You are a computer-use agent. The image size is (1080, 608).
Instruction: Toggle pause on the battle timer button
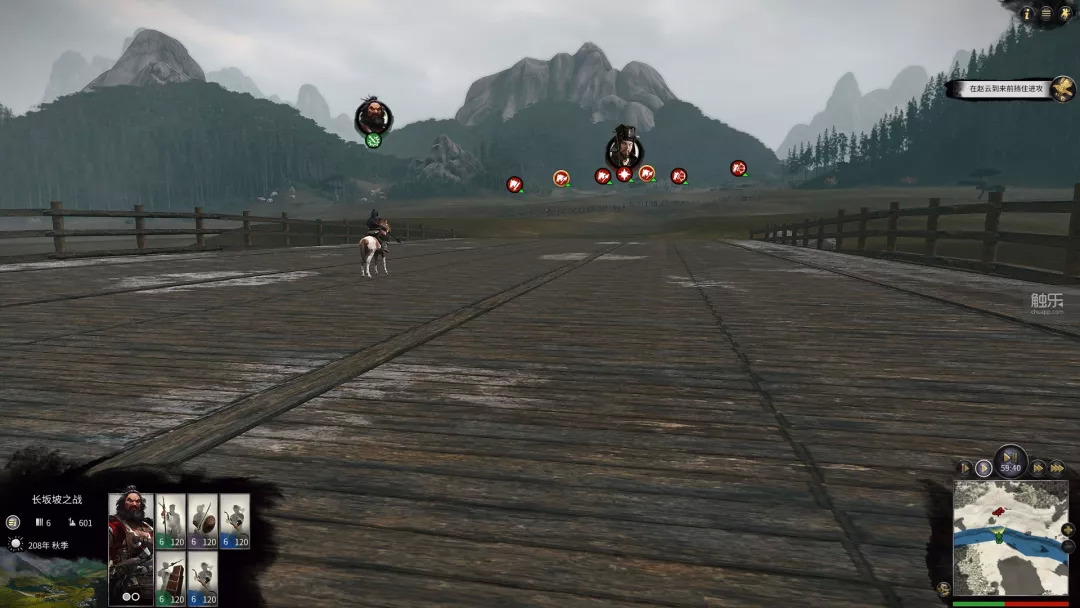click(1011, 462)
